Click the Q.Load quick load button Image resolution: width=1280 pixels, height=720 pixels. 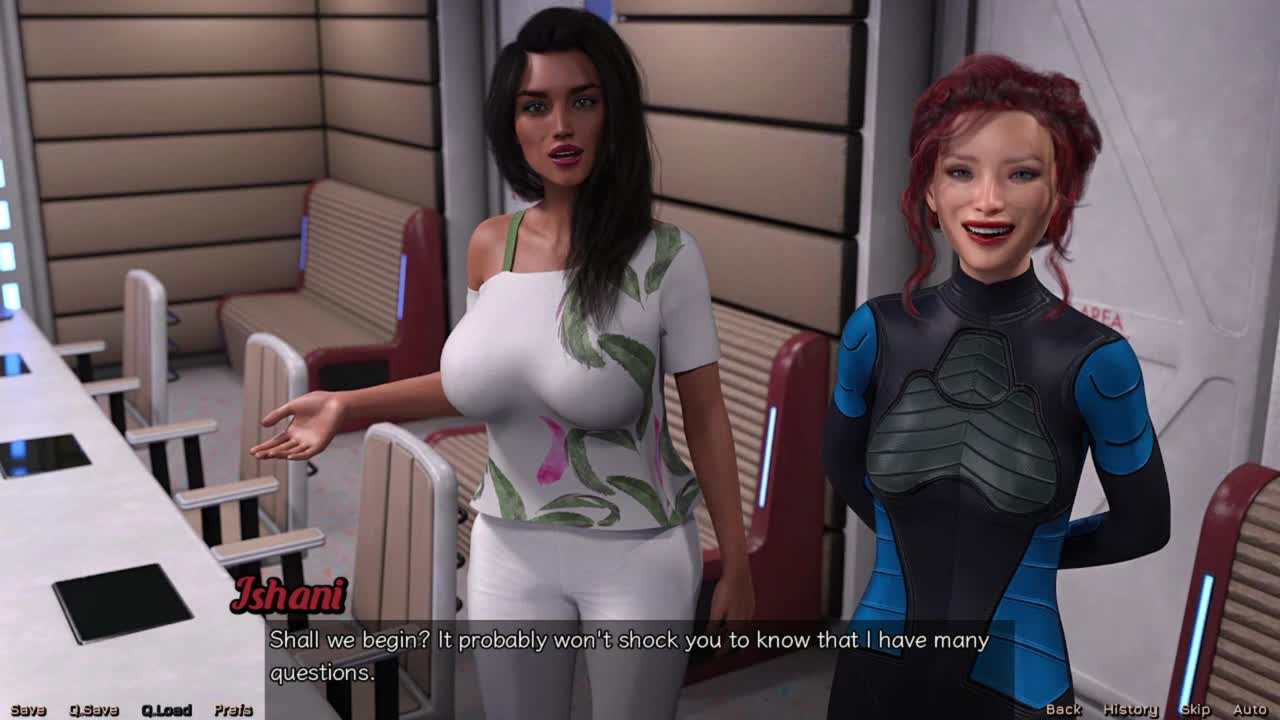coord(166,710)
